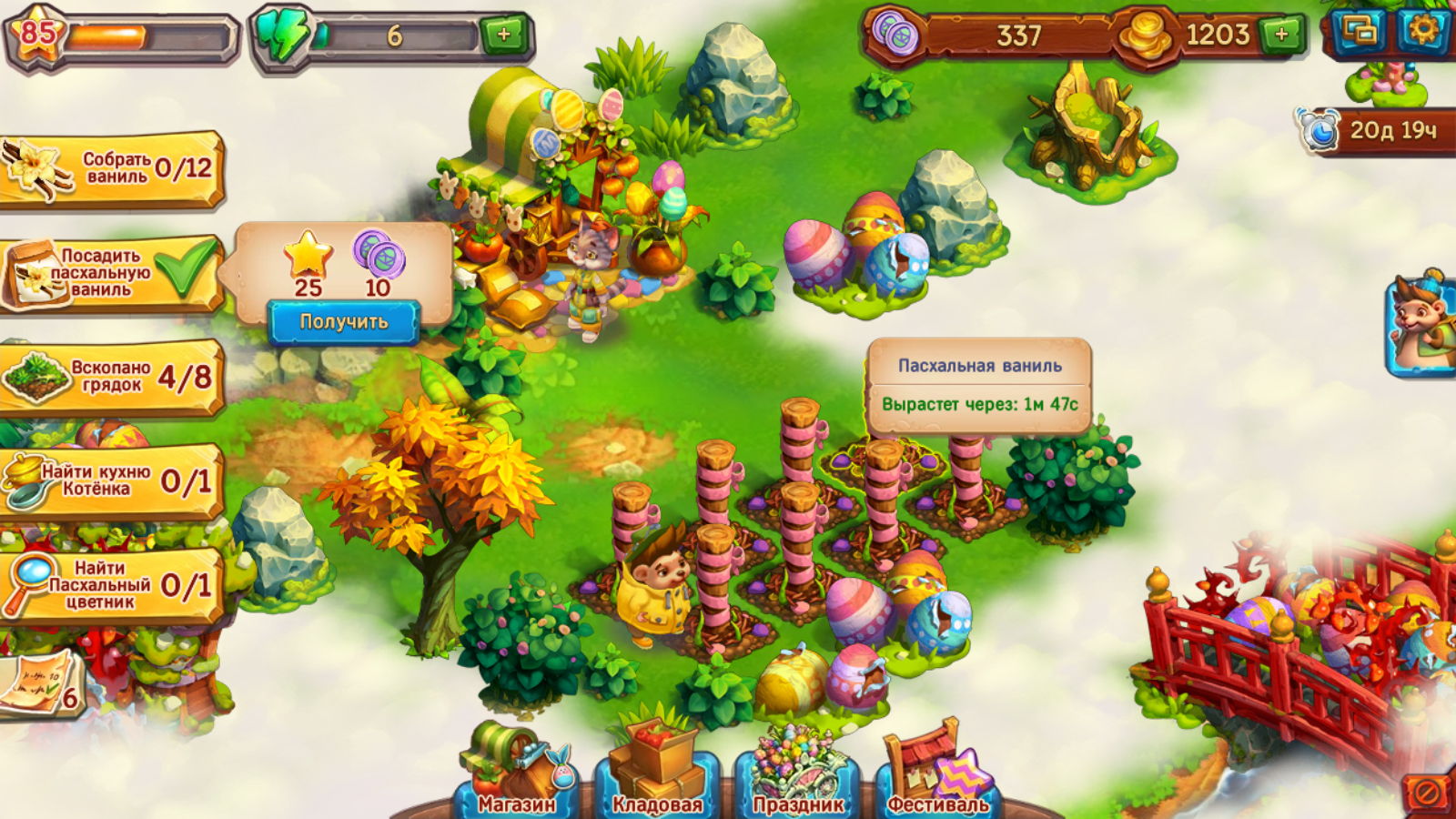Click the red cancel mode button
The width and height of the screenshot is (1456, 819).
[x=1426, y=793]
